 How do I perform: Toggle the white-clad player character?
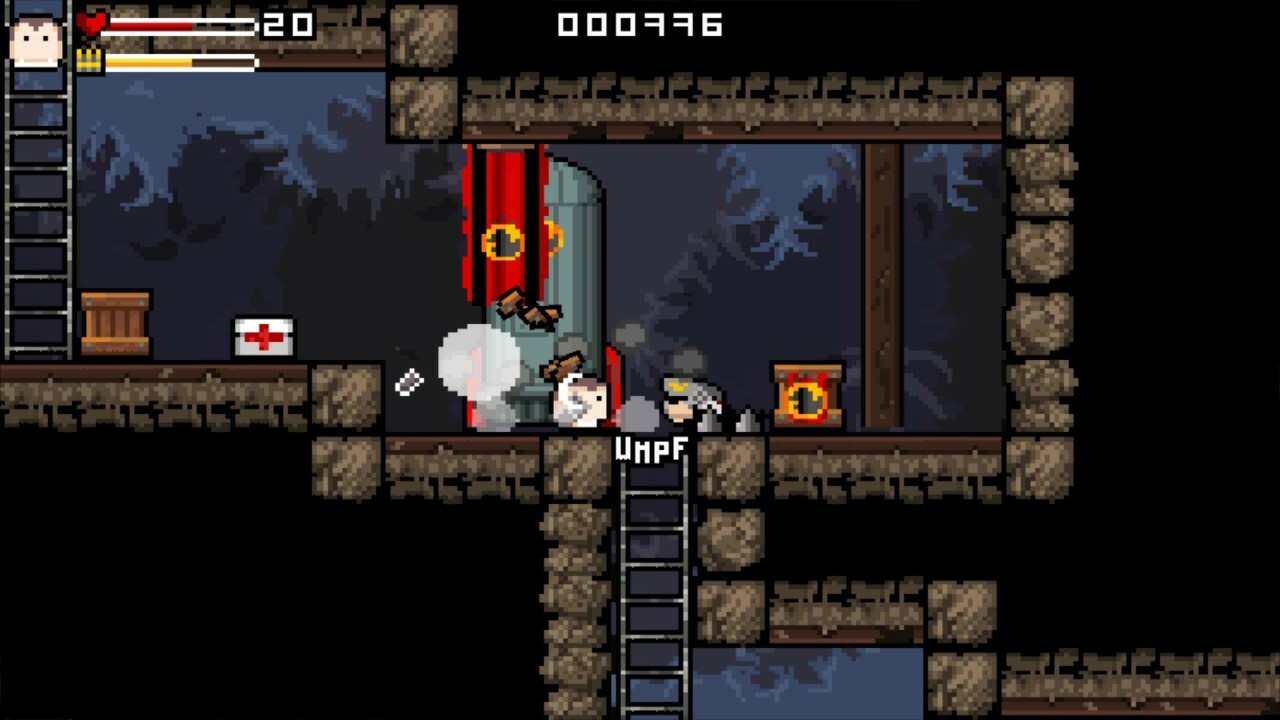tap(580, 398)
